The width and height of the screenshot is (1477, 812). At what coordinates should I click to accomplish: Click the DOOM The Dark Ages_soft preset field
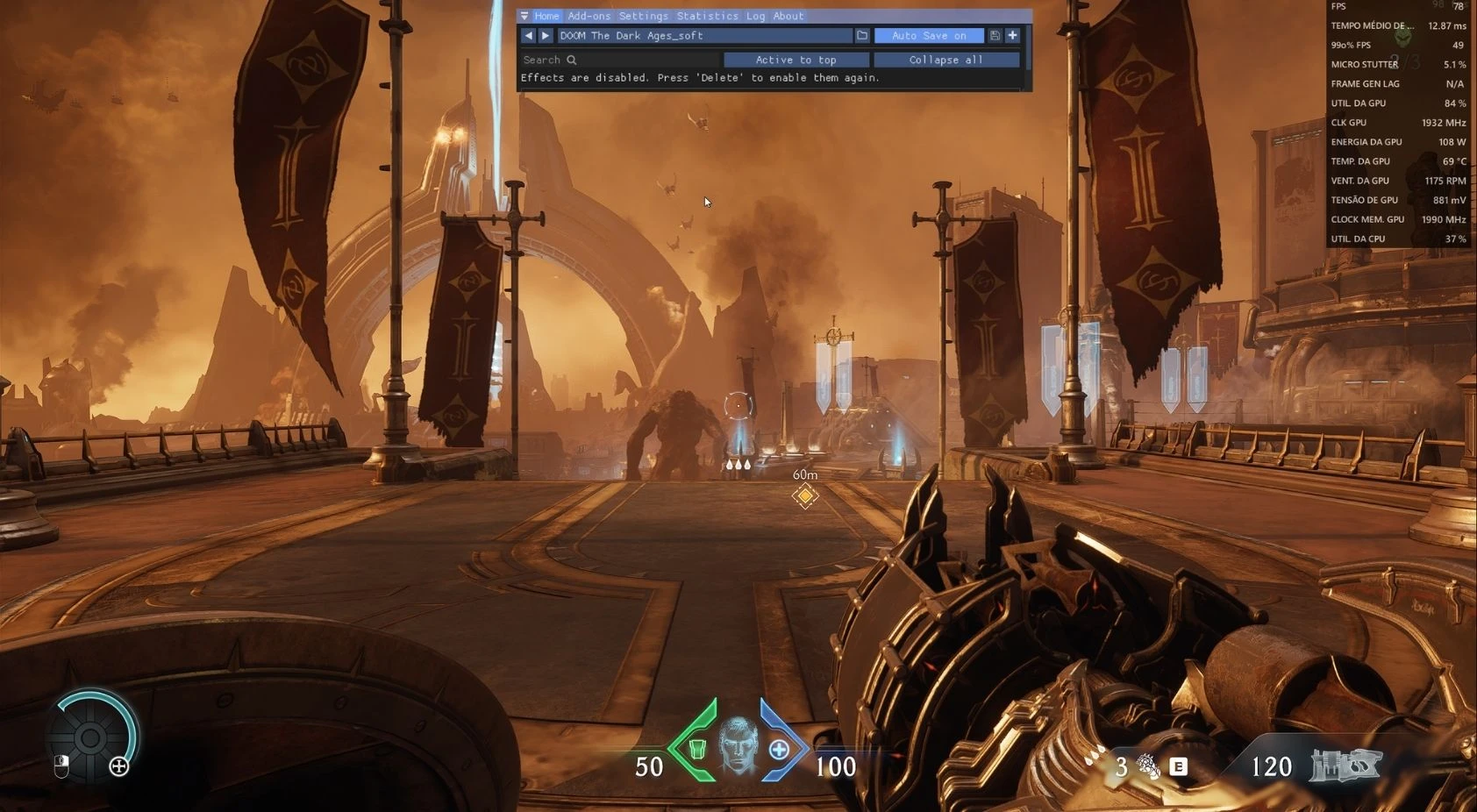coord(704,36)
